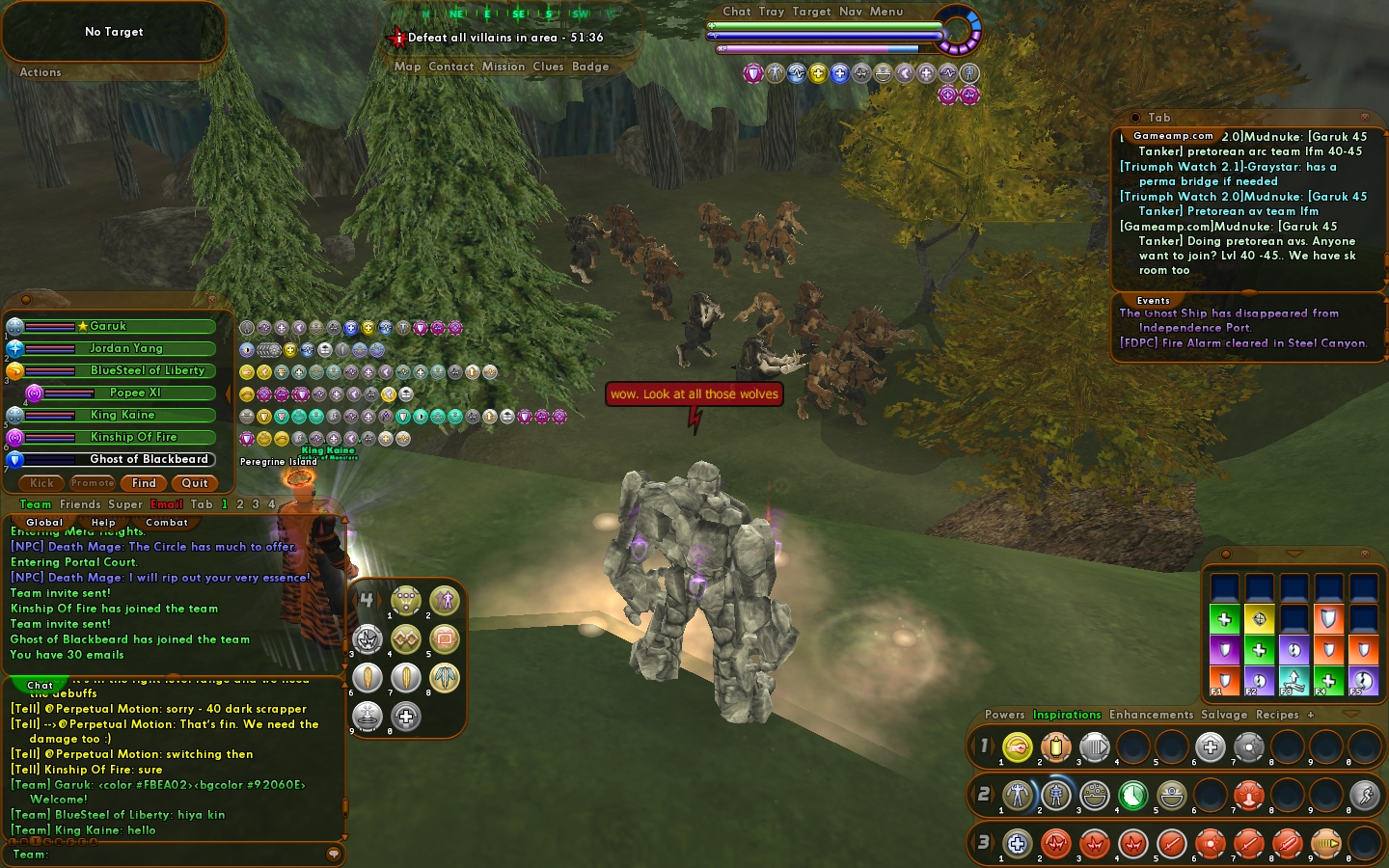Open the Clues window
This screenshot has height=868, width=1389.
tap(548, 67)
